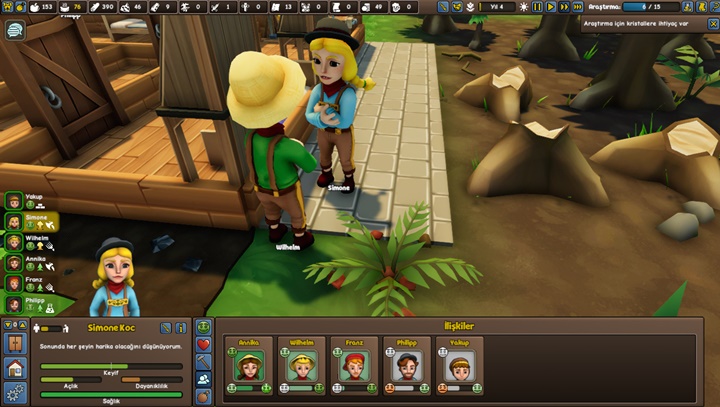Open the chat bubble icon
The width and height of the screenshot is (720, 407).
[15, 31]
